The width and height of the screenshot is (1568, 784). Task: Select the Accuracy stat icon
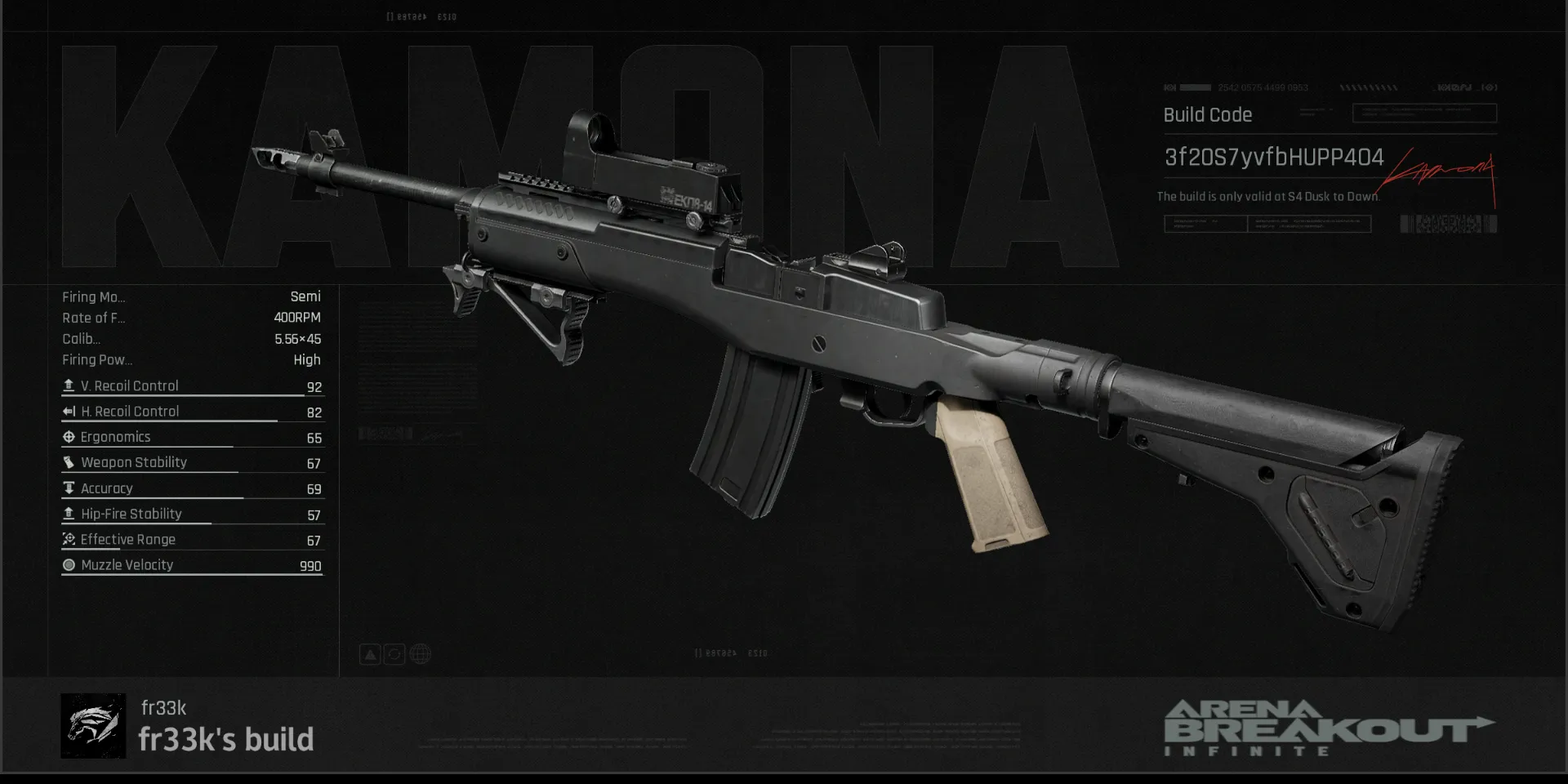tap(69, 488)
